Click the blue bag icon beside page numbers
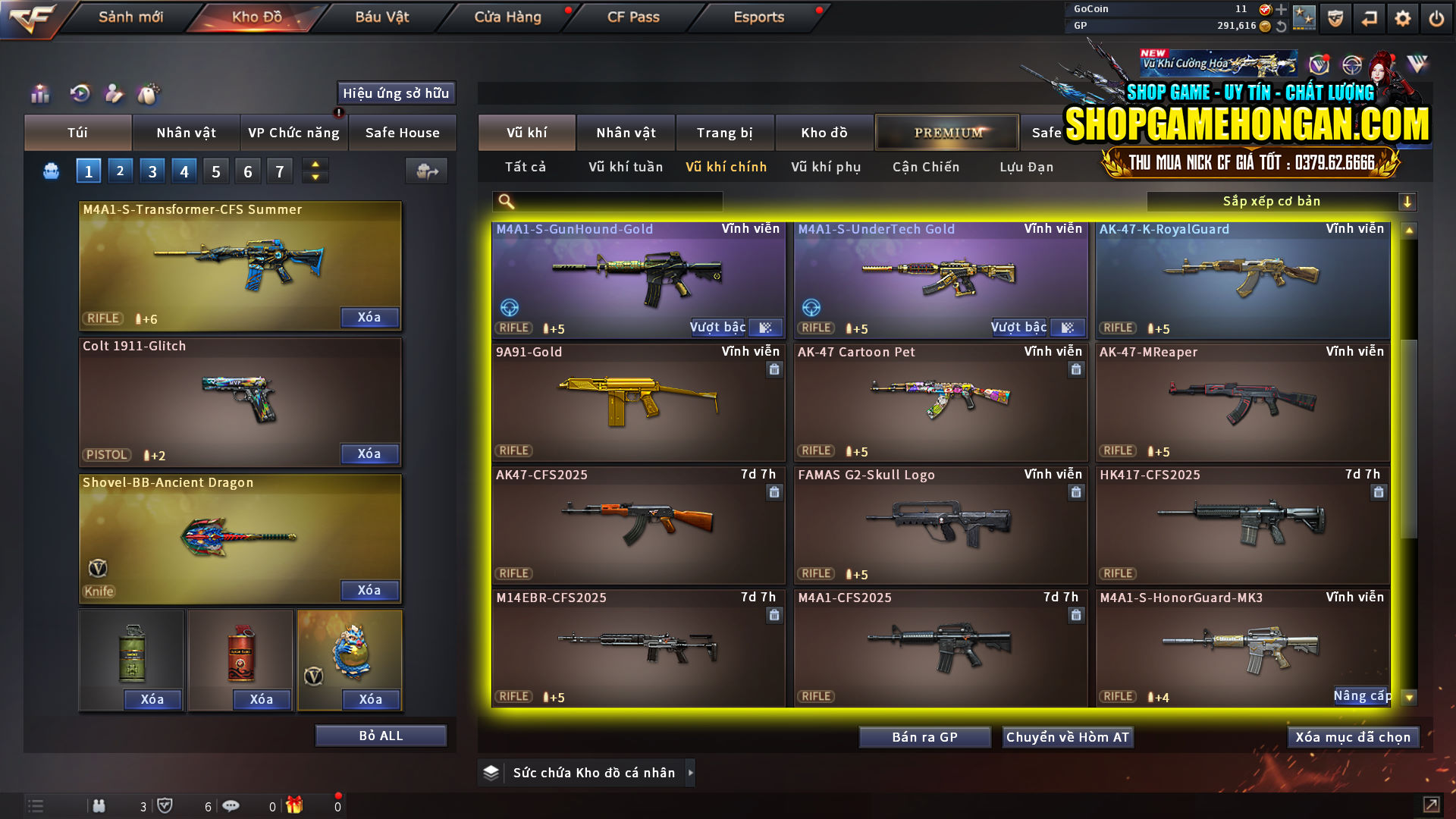Viewport: 1456px width, 819px height. coord(50,171)
